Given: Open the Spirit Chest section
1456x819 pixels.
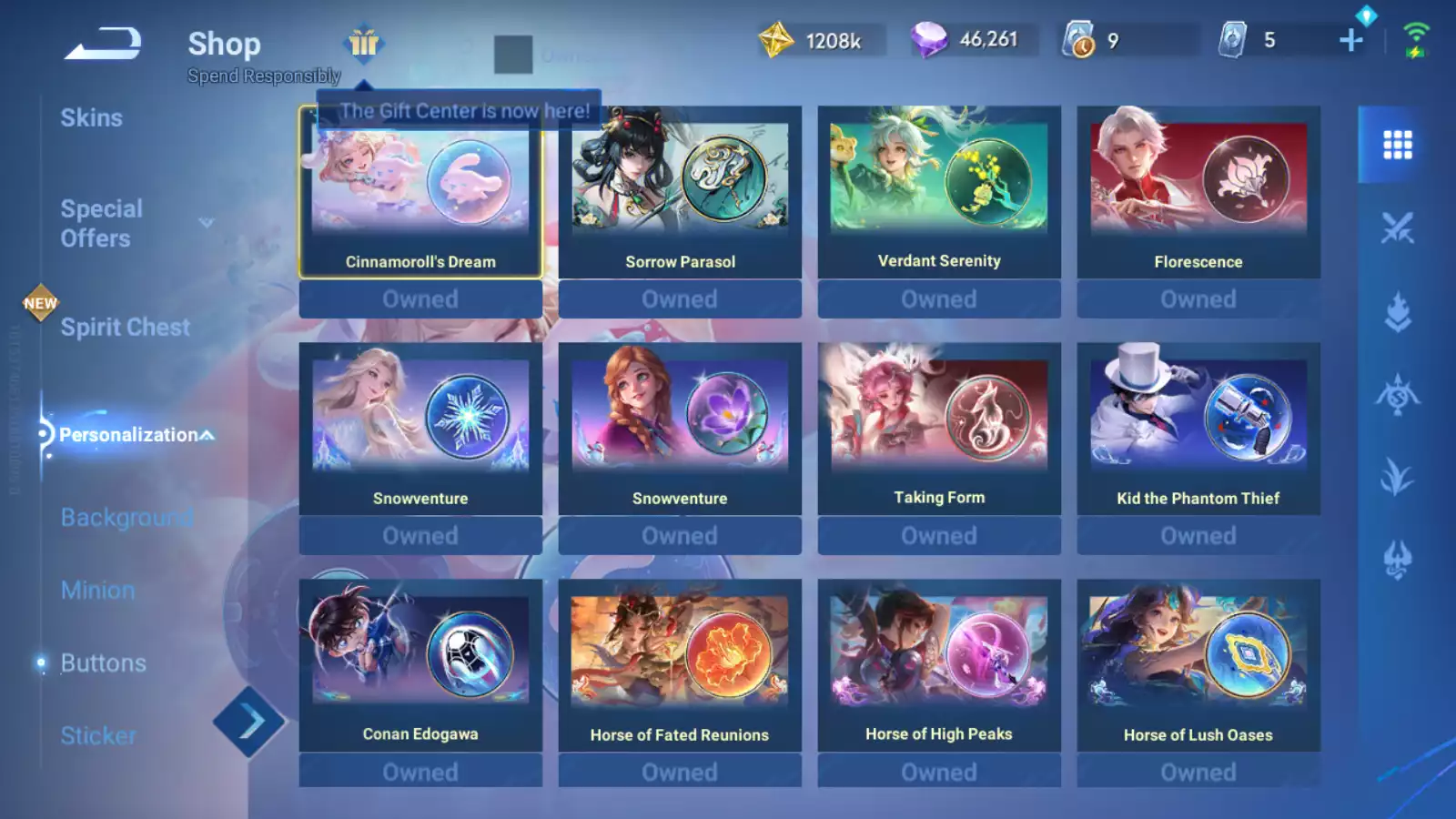Looking at the screenshot, I should [x=125, y=328].
